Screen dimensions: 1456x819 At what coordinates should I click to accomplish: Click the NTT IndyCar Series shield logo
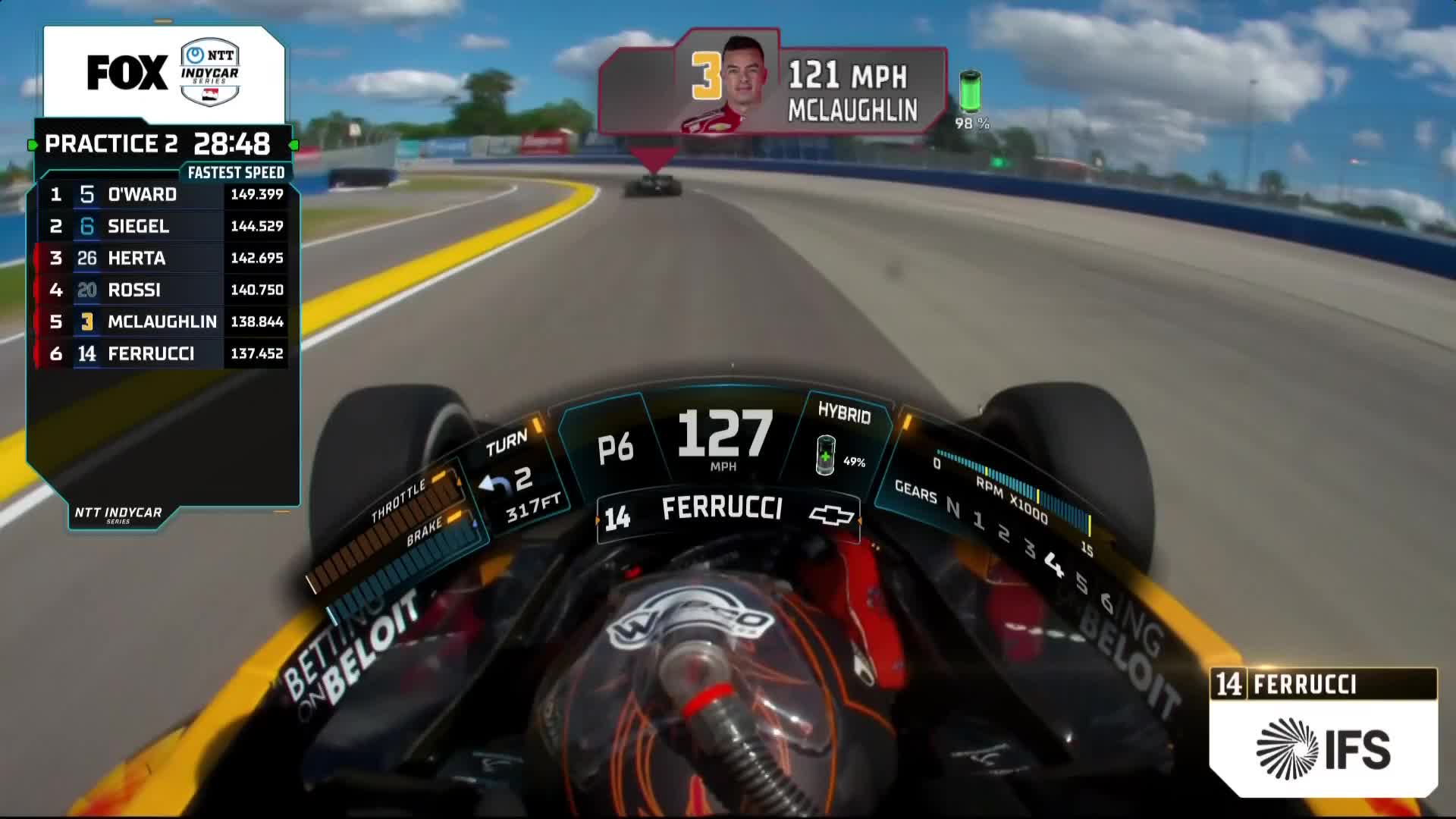(210, 73)
